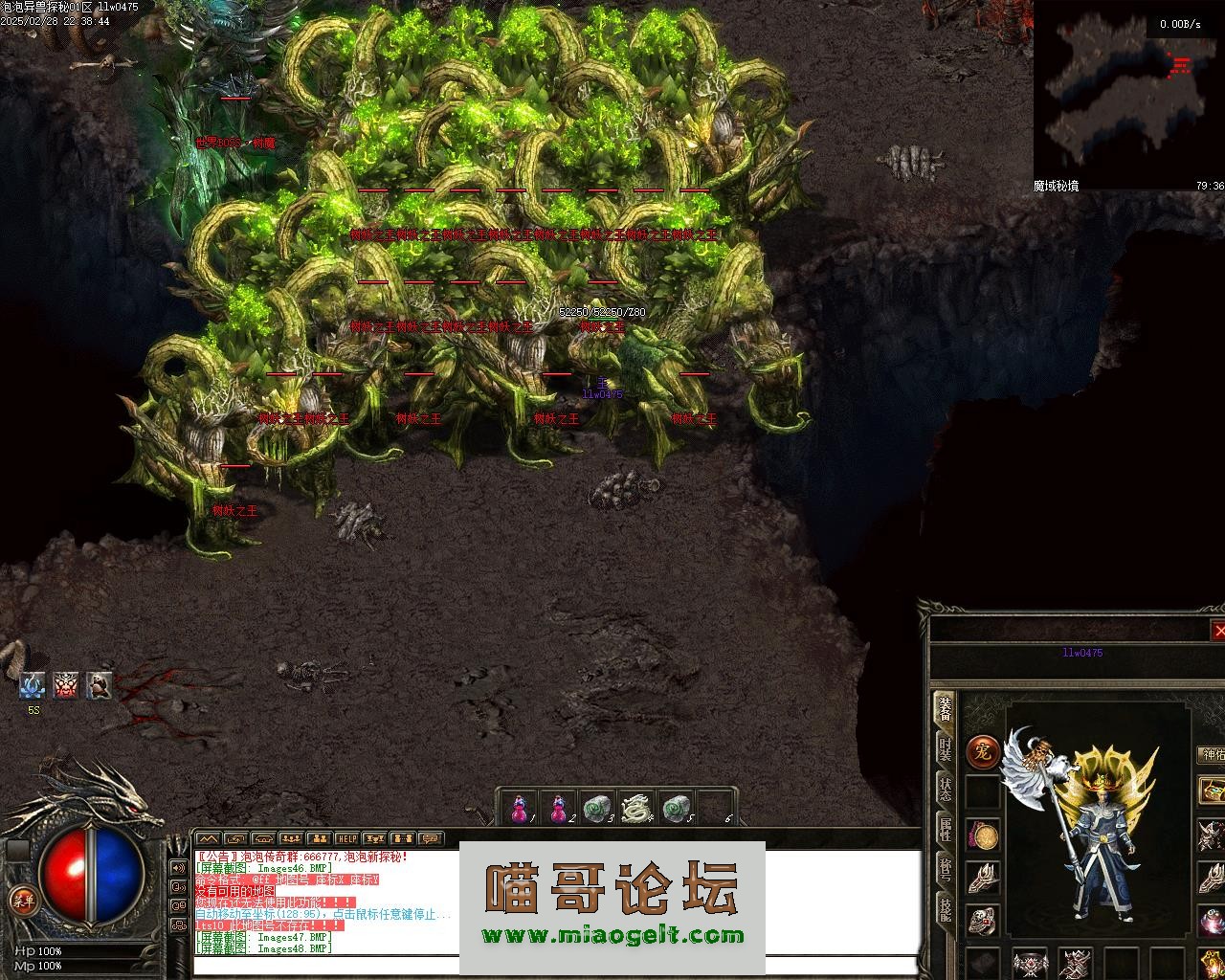1225x980 pixels.
Task: Use the red potion in hotbar slot 2
Action: pos(558,809)
